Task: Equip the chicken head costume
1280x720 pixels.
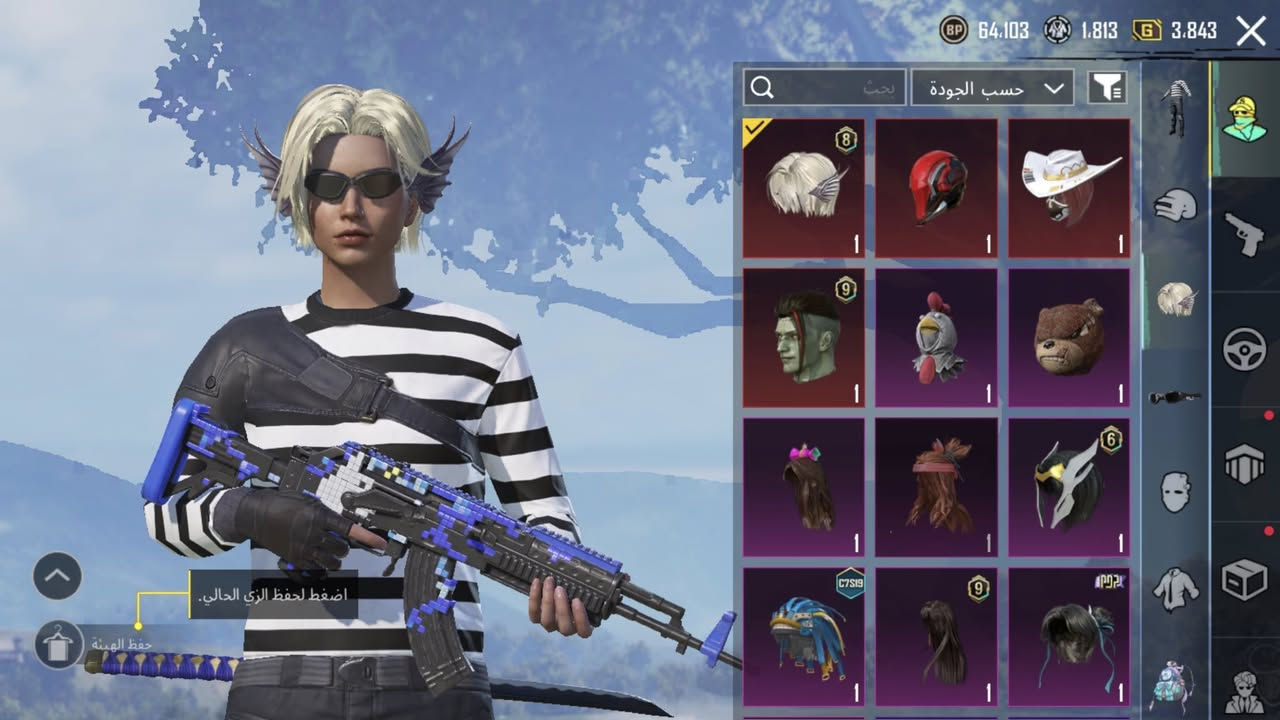Action: click(936, 338)
